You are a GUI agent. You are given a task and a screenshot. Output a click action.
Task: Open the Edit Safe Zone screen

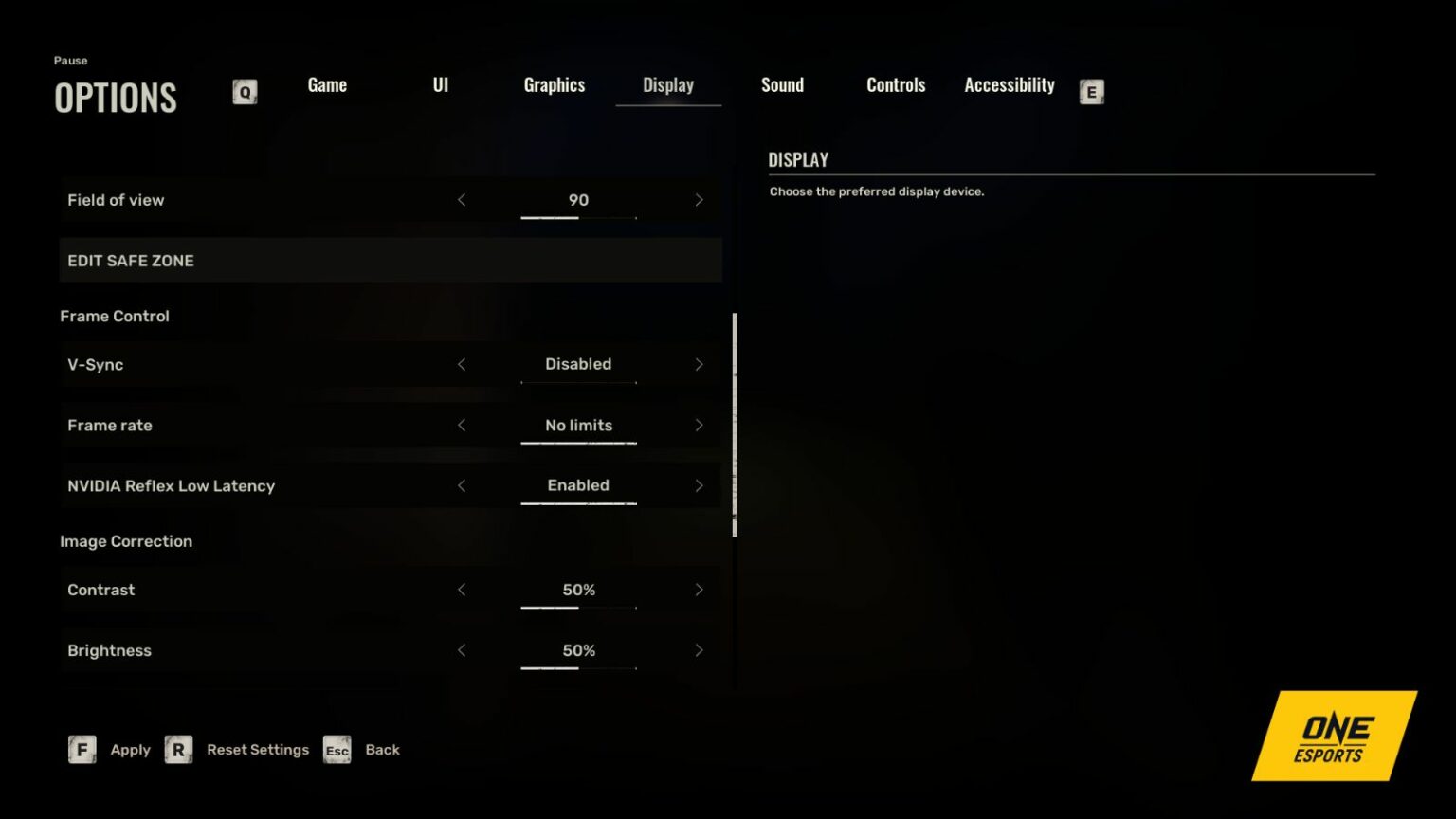point(391,260)
